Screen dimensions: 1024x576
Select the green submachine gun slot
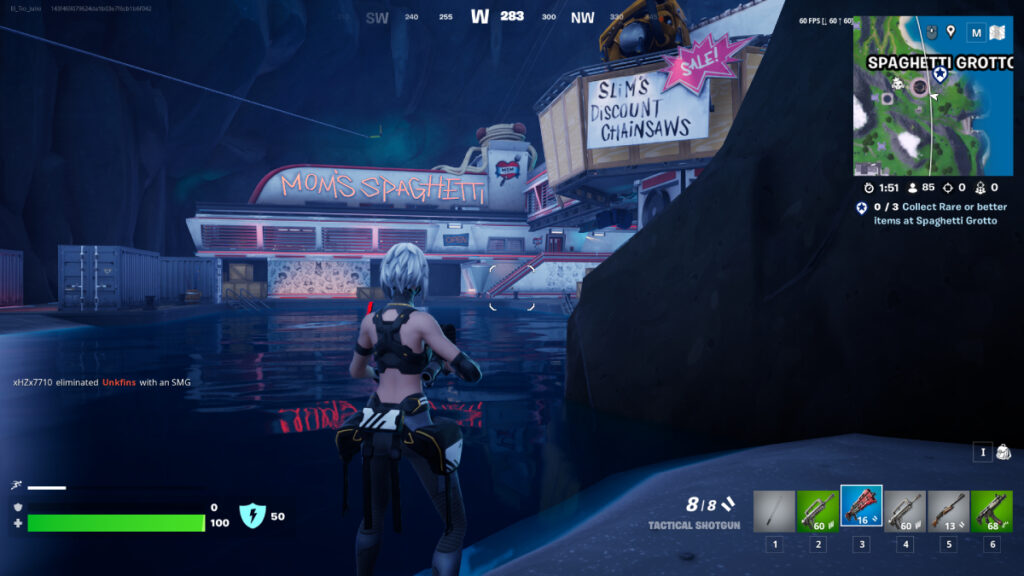991,511
